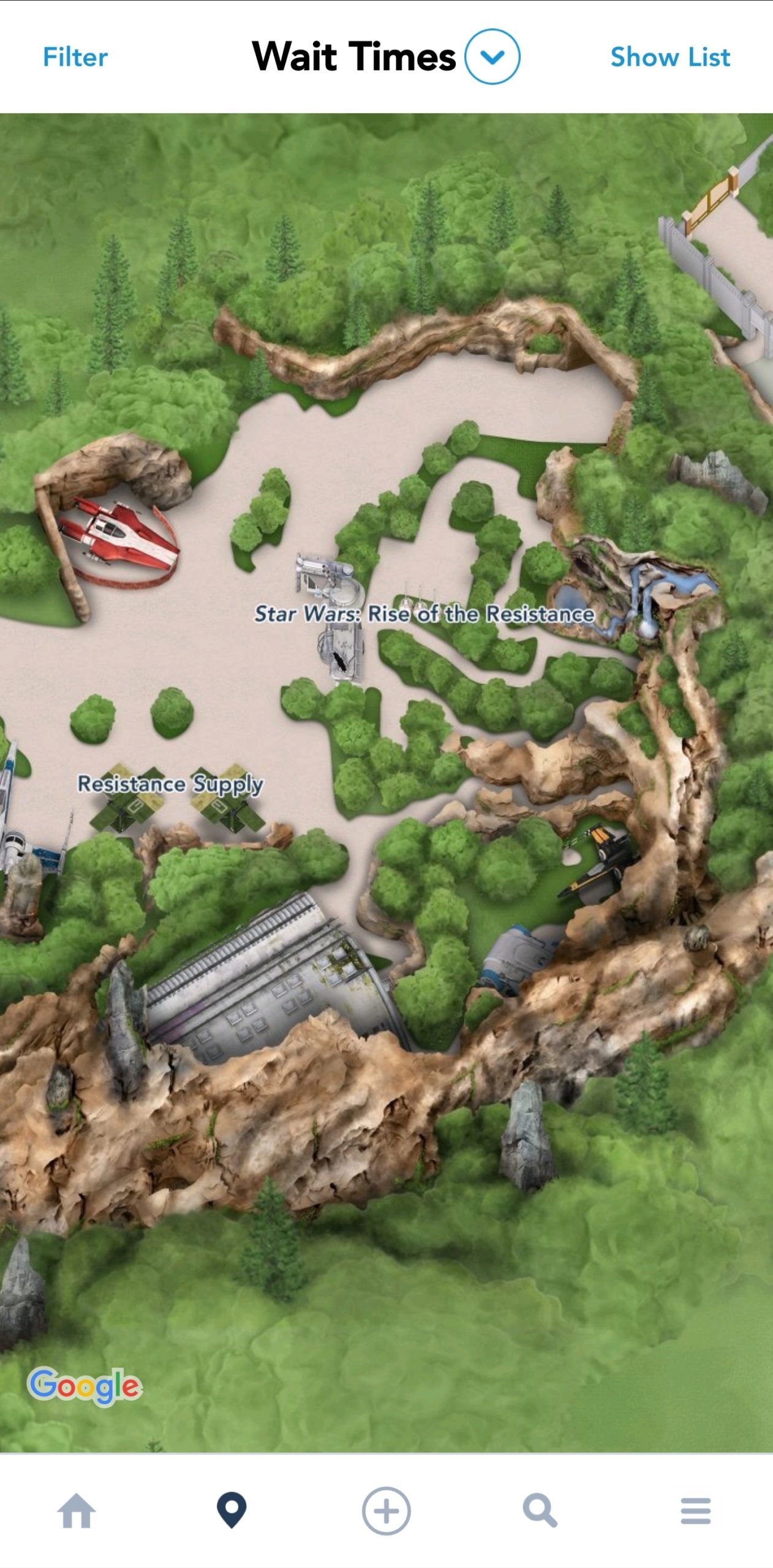This screenshot has width=773, height=1568.
Task: Open the Filter options
Action: coord(75,57)
